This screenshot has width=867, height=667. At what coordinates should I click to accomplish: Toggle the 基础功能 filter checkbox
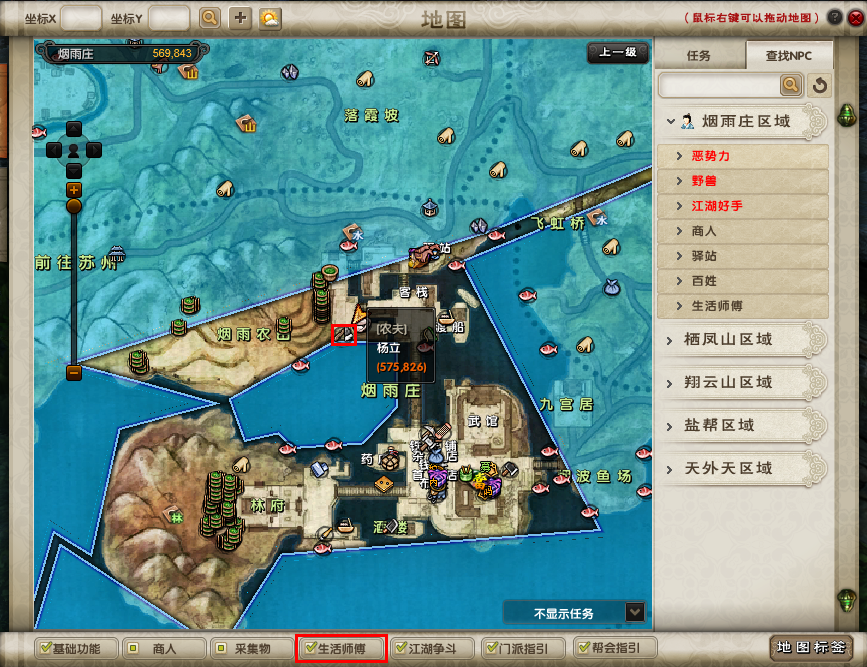coord(44,648)
